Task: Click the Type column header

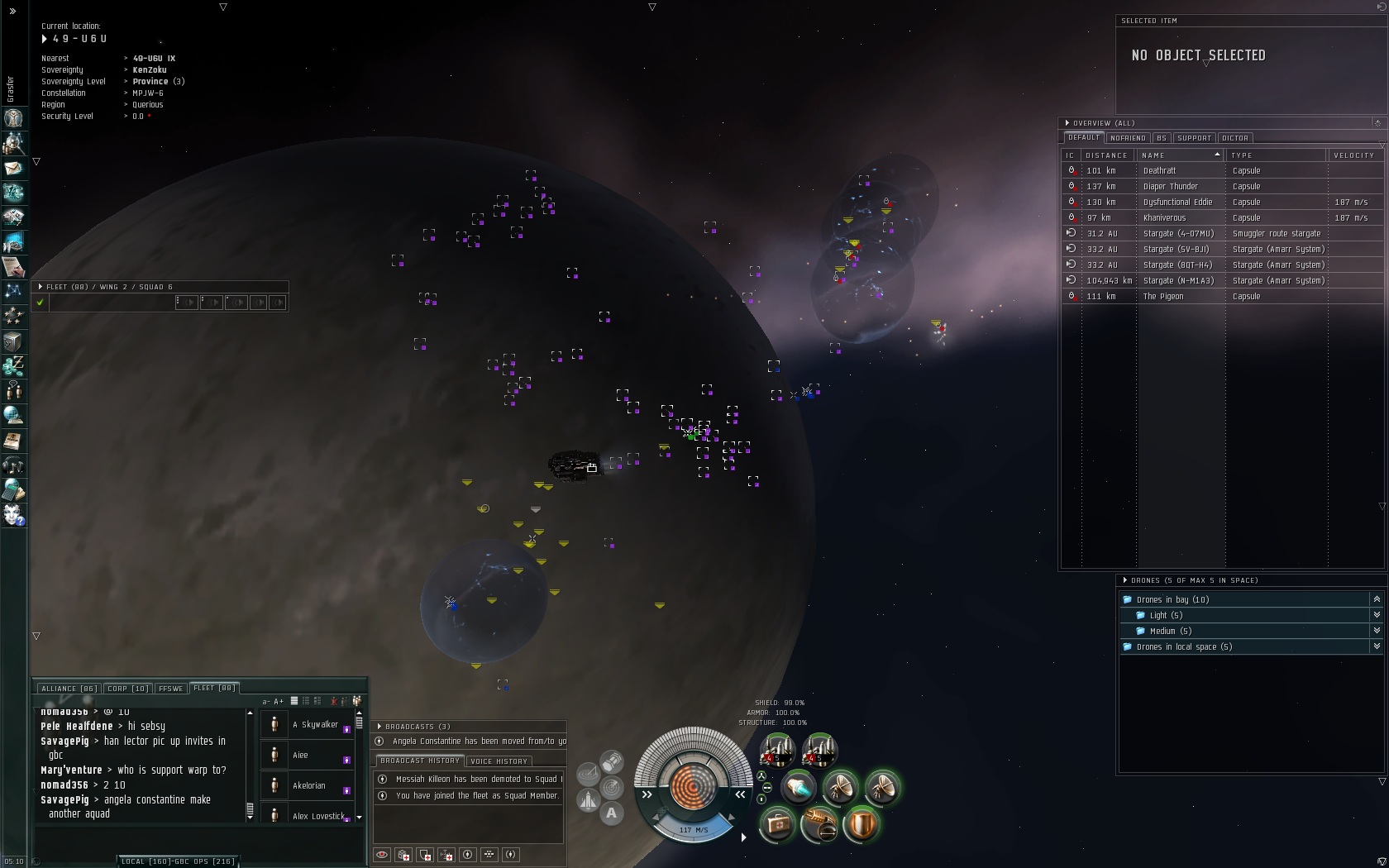Action: coord(1242,155)
